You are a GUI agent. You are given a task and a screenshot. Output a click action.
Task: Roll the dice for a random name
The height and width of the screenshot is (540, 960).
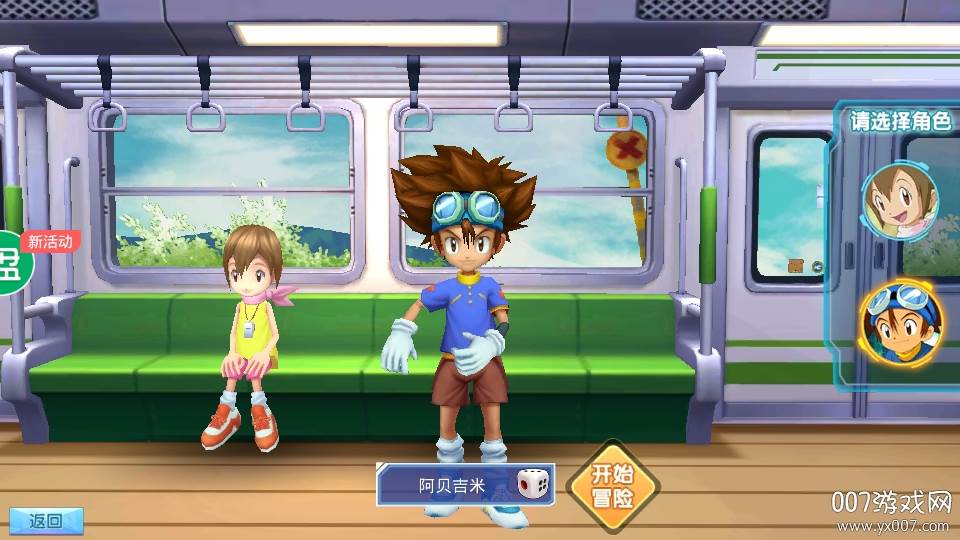point(533,486)
